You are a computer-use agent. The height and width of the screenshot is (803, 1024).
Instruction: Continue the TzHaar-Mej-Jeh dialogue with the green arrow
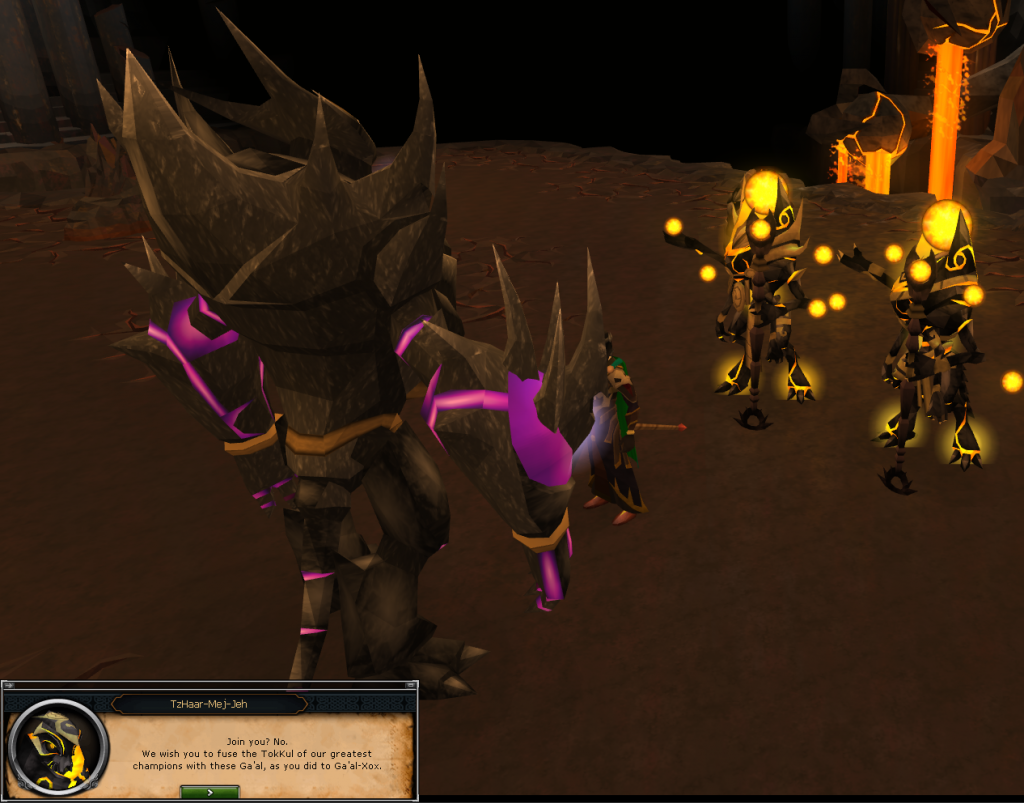(209, 791)
